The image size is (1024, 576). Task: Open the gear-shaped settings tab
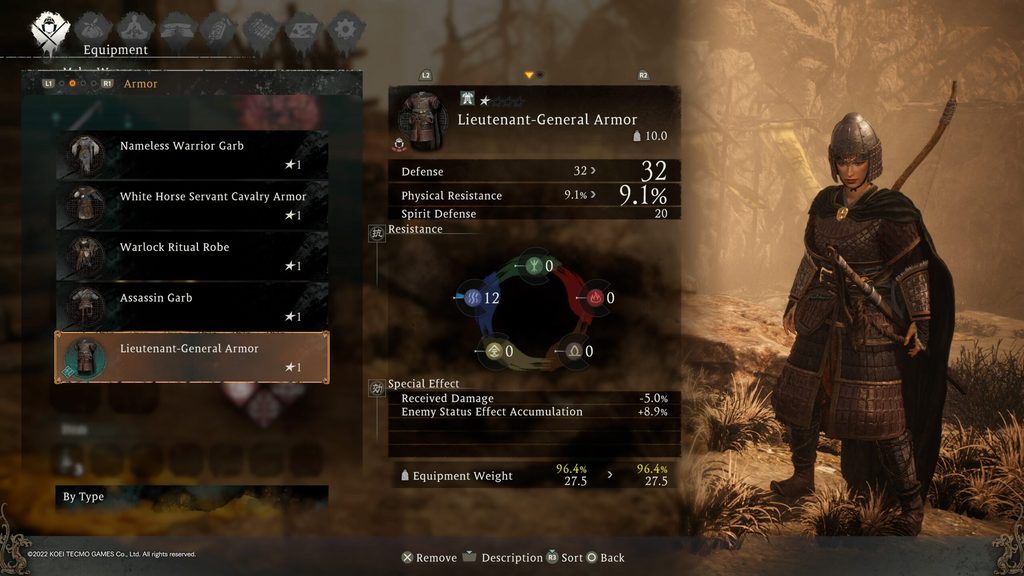click(345, 30)
